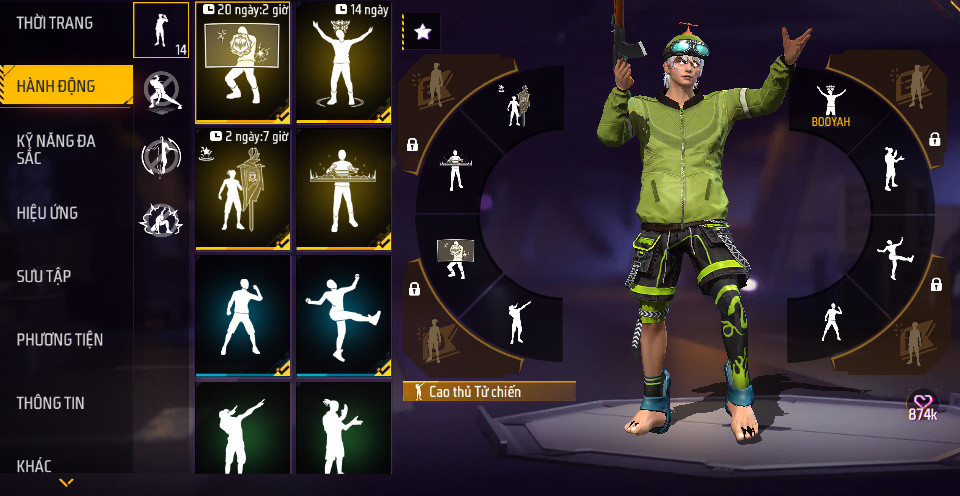Open the THÔNG TIN menu entry
Viewport: 960px width, 496px height.
tap(51, 403)
